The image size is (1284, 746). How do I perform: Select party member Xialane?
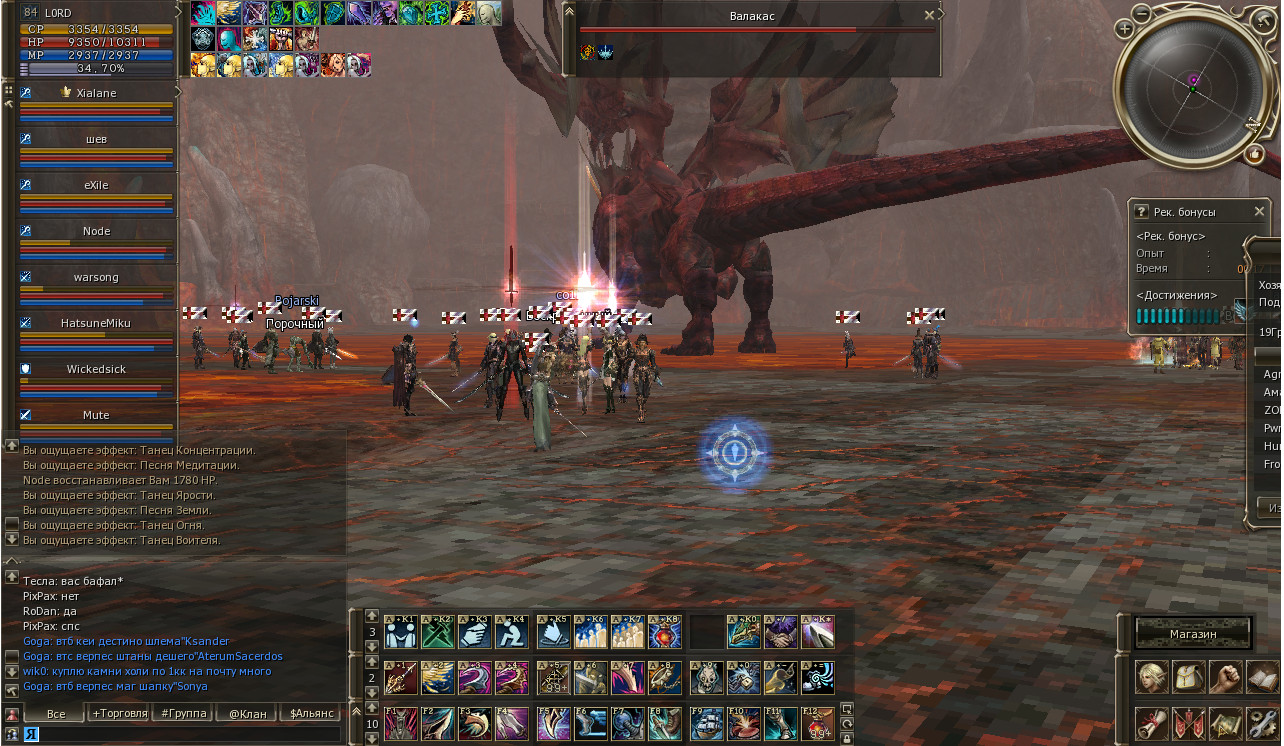point(97,93)
